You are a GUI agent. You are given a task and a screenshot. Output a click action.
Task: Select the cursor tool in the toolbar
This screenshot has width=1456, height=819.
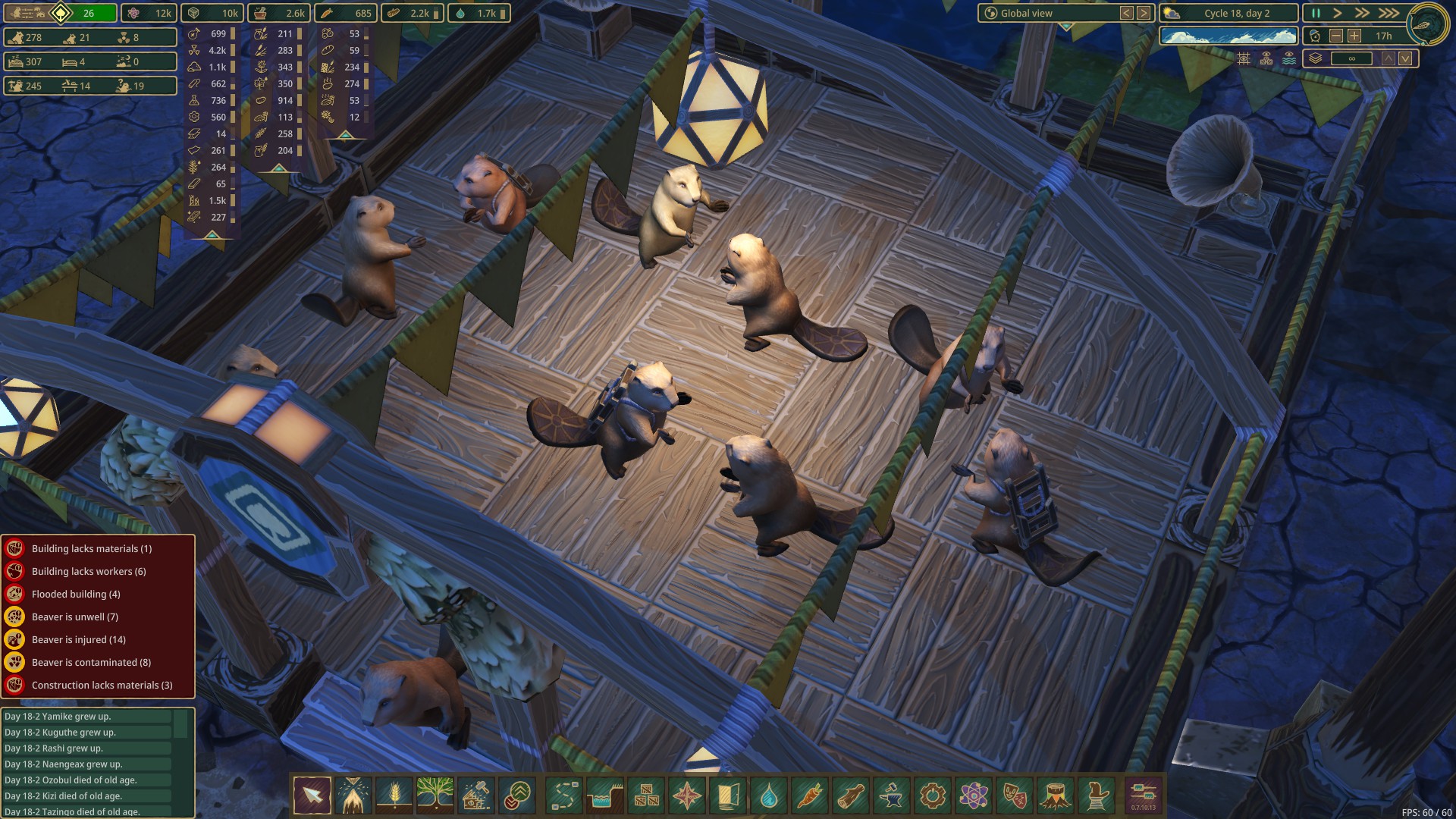[312, 795]
